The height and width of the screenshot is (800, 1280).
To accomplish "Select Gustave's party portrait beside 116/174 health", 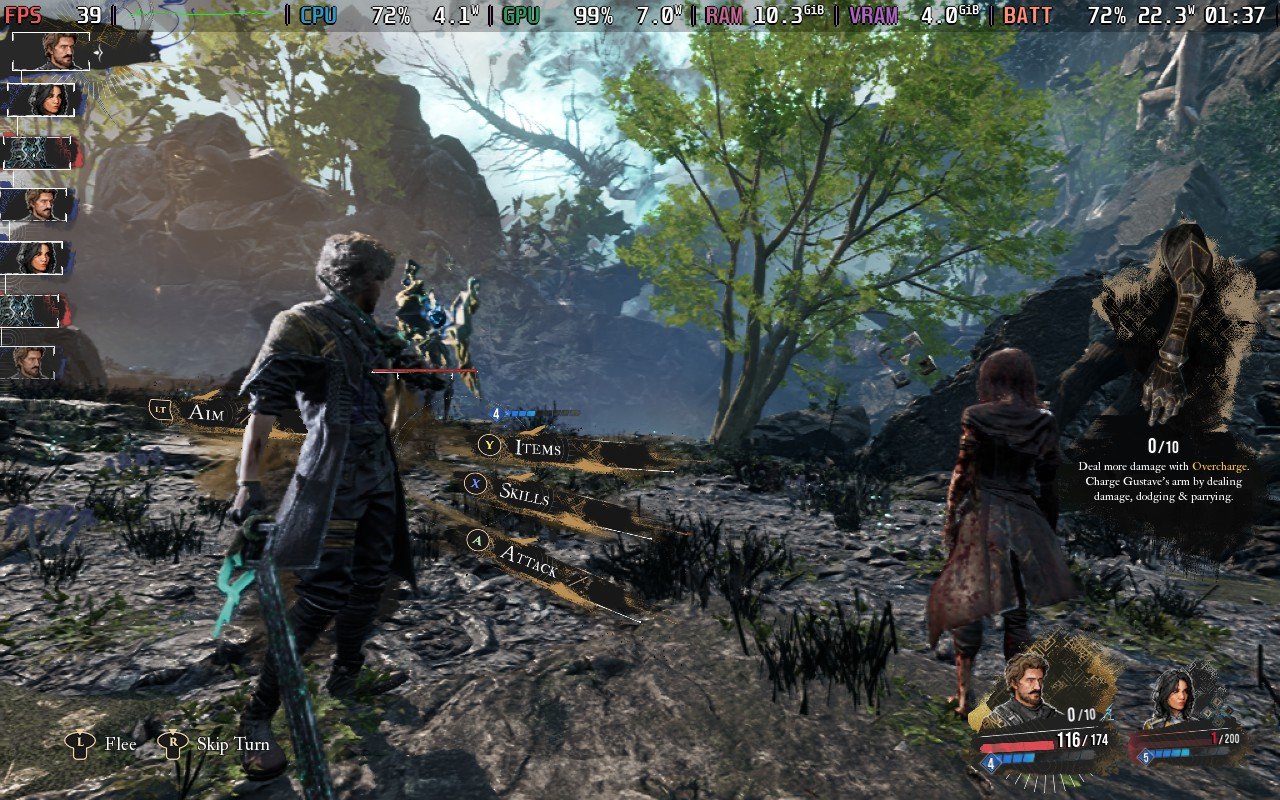I will 1027,689.
